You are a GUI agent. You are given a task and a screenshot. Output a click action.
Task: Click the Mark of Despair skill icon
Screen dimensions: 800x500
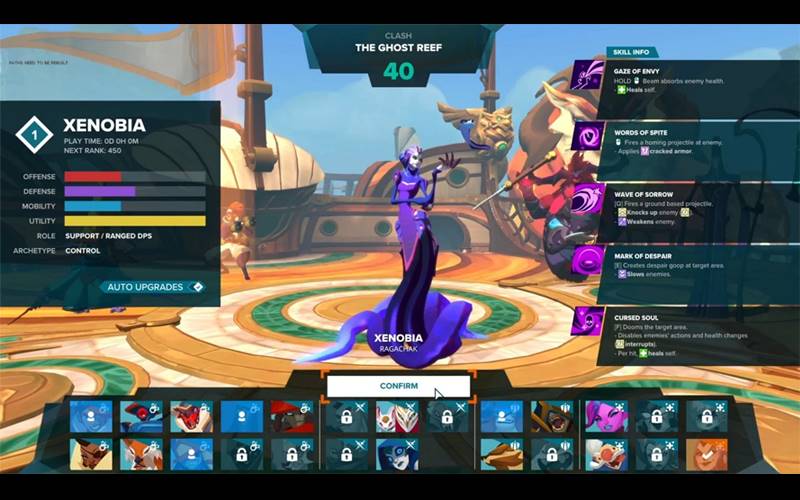click(588, 260)
